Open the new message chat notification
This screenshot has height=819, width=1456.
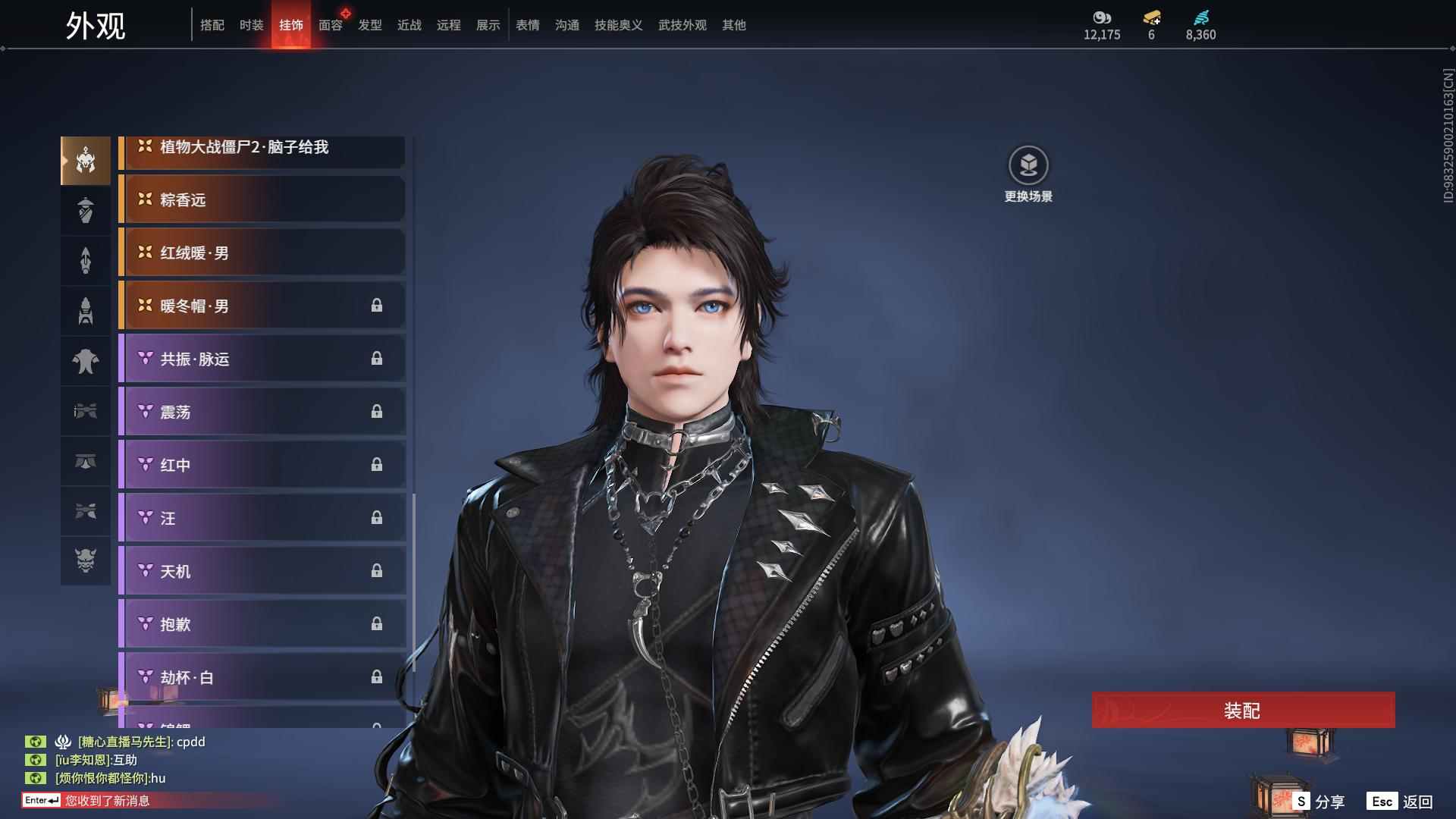tap(106, 801)
